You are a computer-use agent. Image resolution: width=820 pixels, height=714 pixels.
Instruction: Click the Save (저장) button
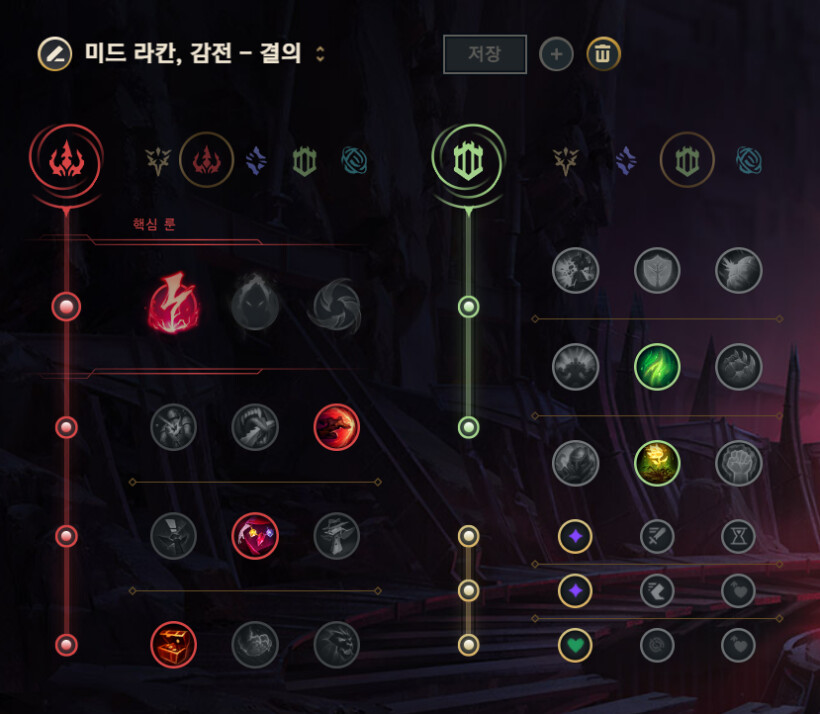tap(485, 54)
